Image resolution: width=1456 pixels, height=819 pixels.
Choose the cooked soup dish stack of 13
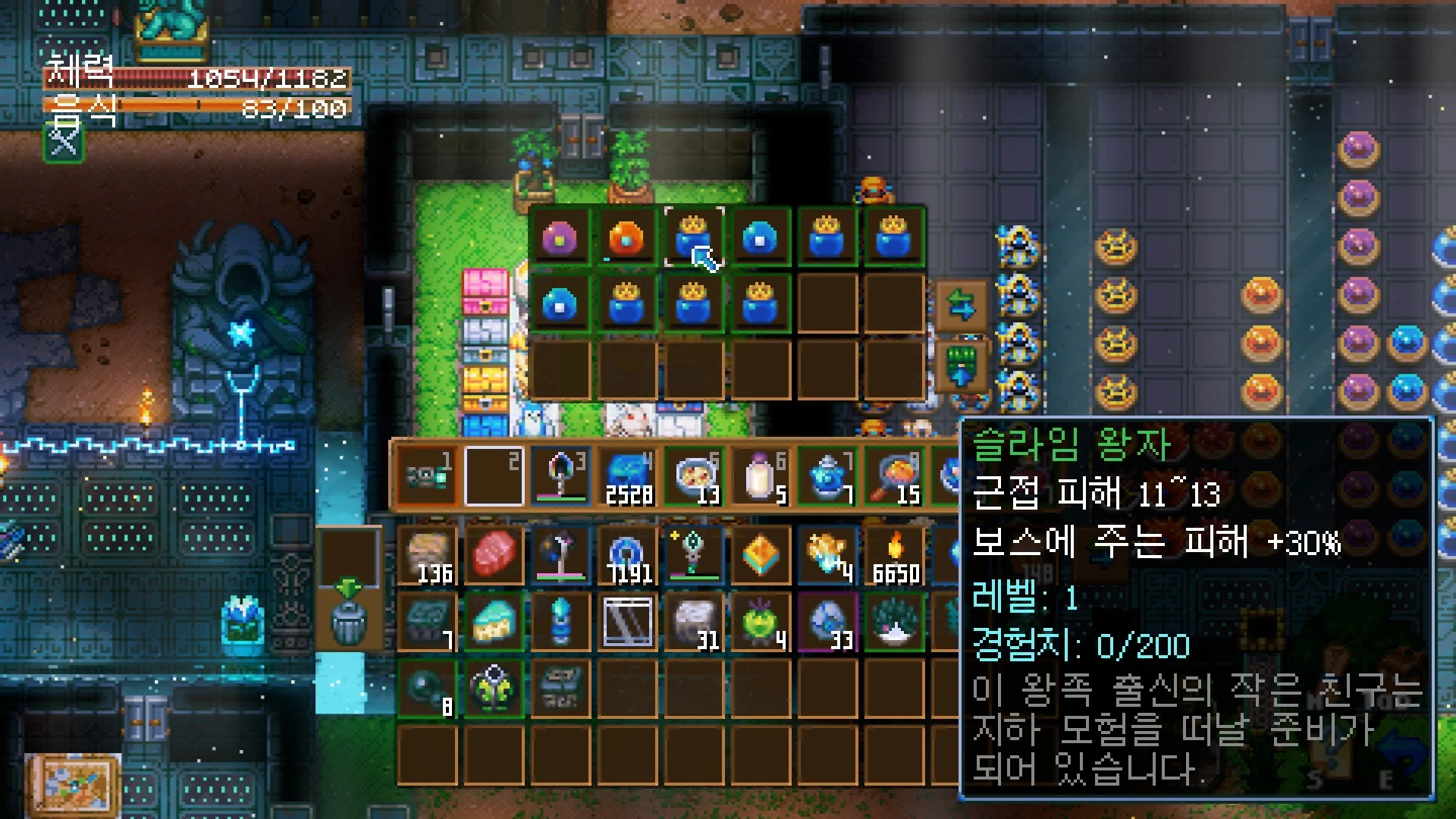pos(694,478)
